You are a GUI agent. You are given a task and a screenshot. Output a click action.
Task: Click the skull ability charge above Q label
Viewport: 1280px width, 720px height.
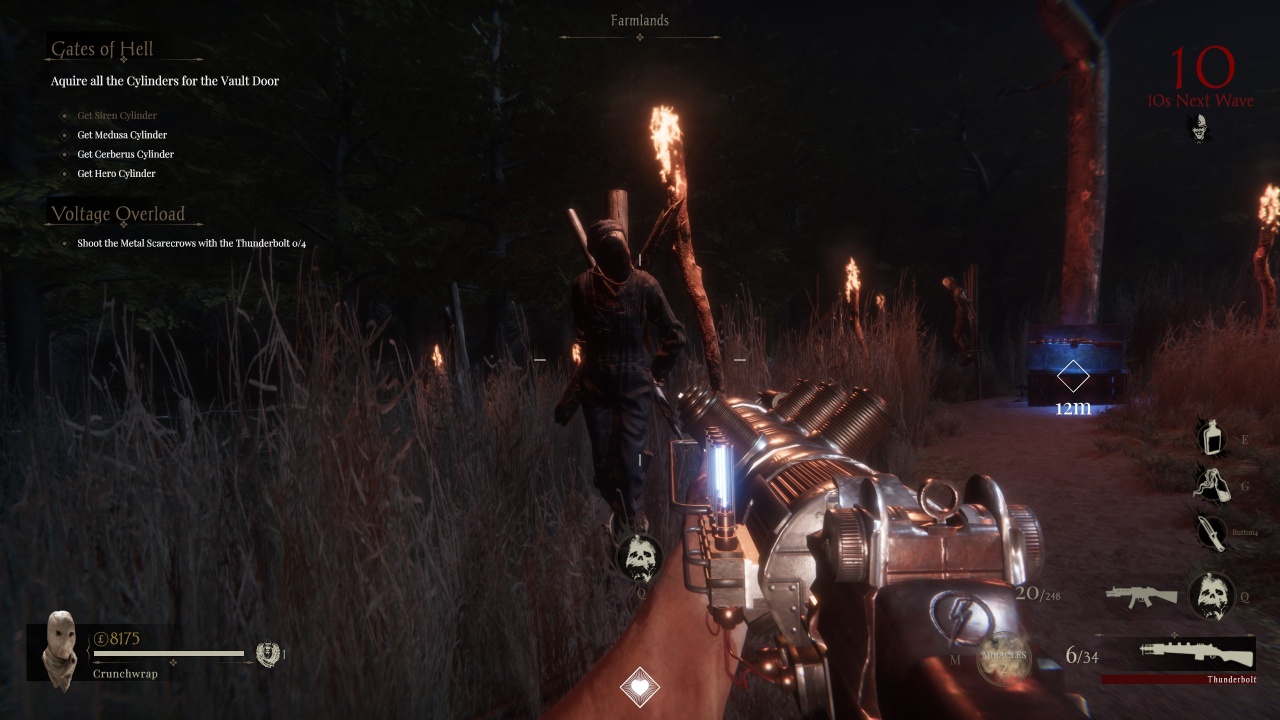click(640, 556)
